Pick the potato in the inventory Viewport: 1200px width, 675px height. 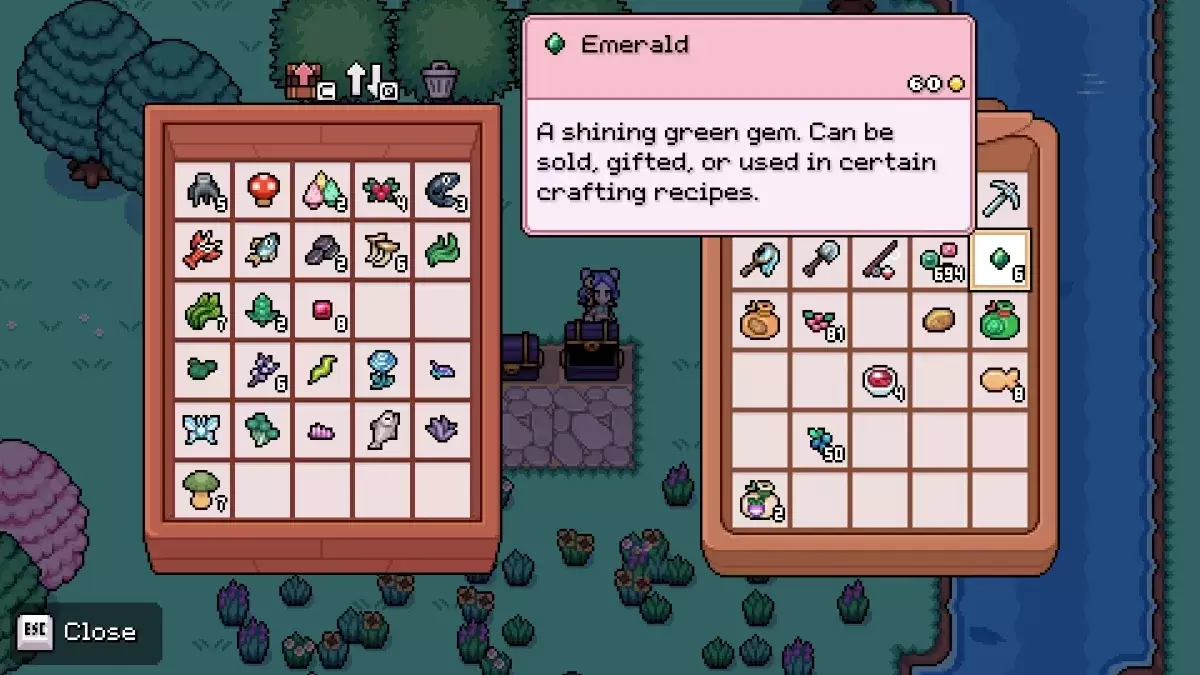point(940,320)
